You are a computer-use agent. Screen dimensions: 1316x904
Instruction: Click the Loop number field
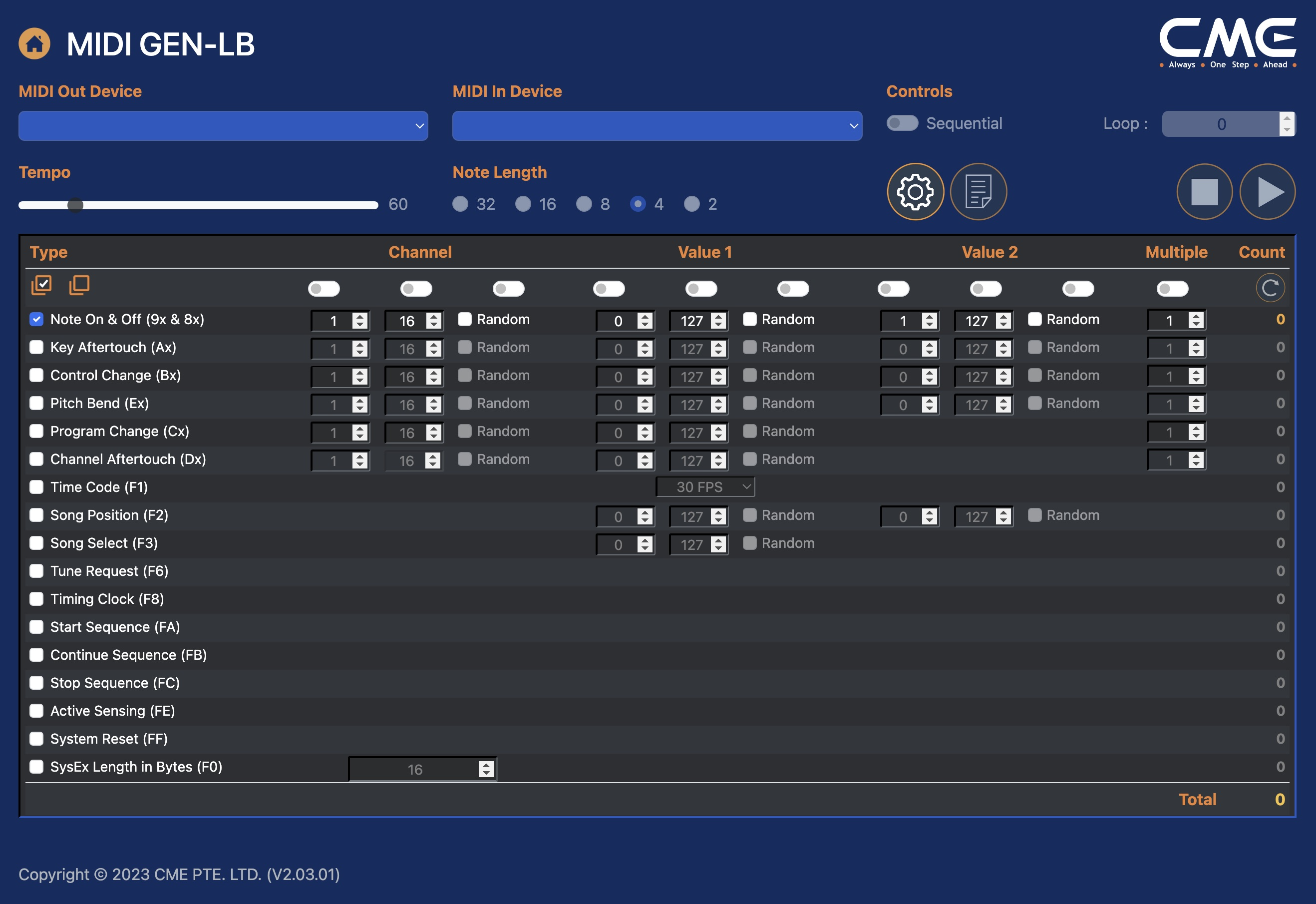point(1220,124)
